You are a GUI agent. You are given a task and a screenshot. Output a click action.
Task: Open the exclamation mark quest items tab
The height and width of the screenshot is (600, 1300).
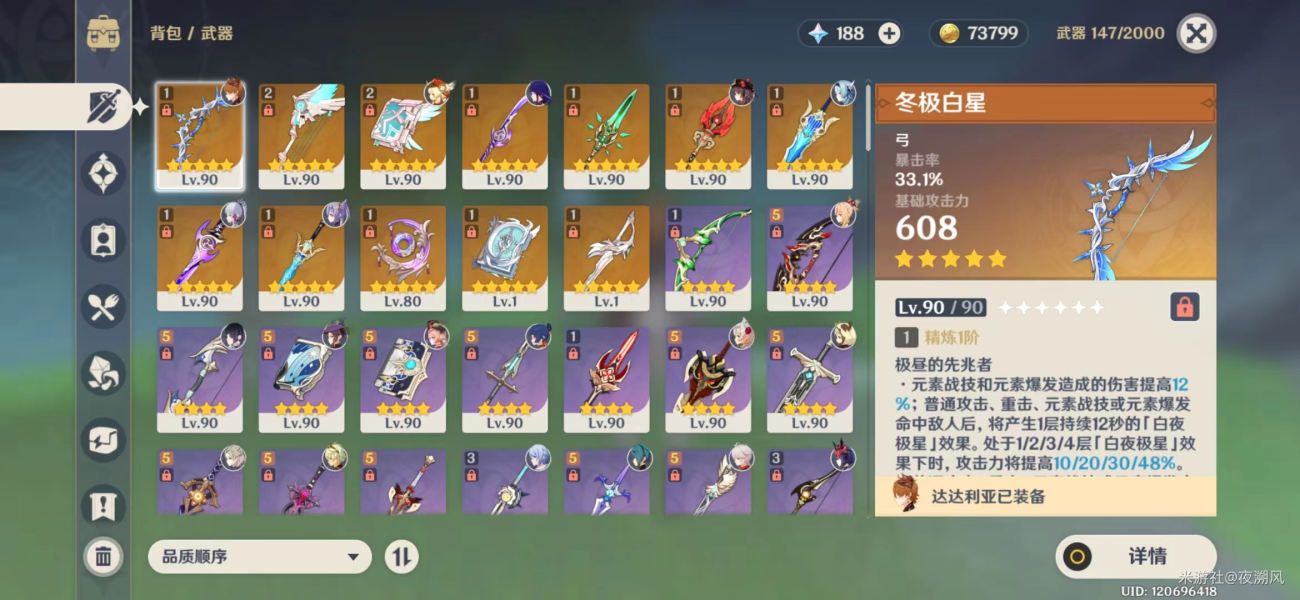pos(104,505)
